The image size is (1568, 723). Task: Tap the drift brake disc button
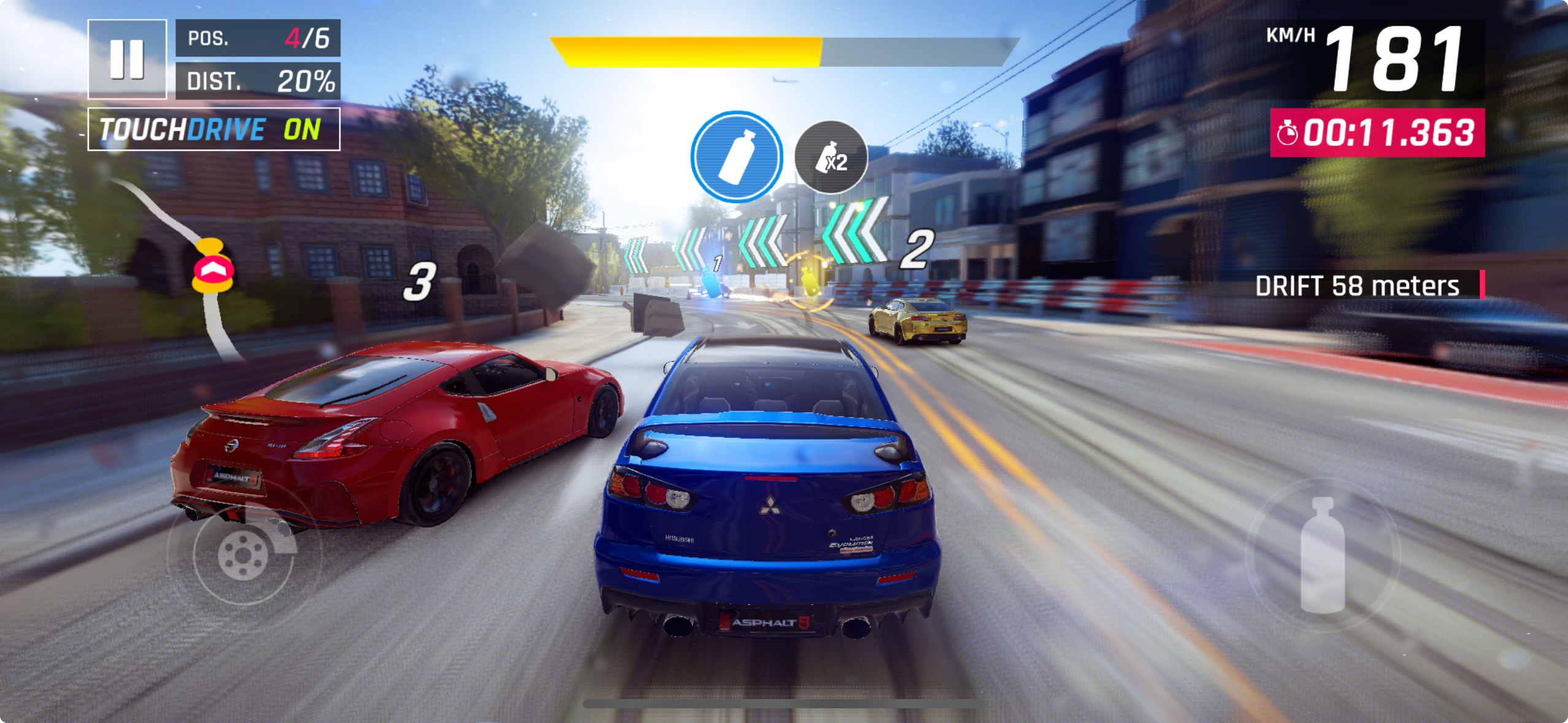243,554
